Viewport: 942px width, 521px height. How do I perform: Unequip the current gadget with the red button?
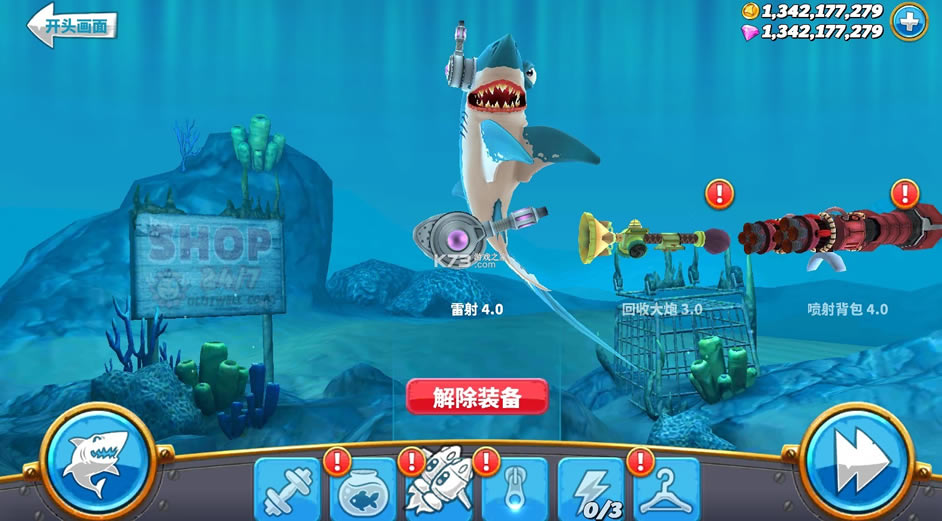[477, 397]
